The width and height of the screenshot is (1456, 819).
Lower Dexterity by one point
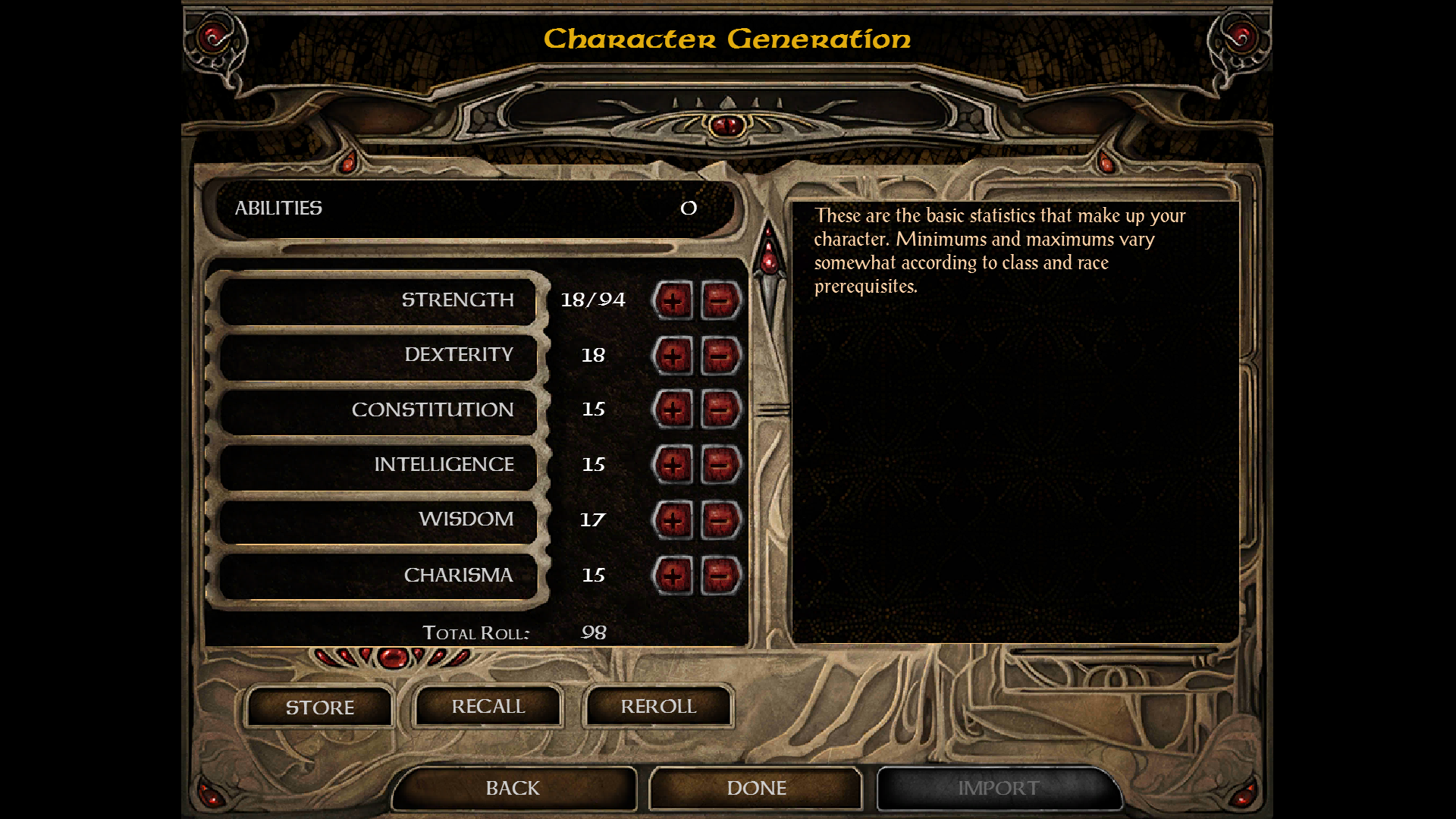tap(720, 356)
